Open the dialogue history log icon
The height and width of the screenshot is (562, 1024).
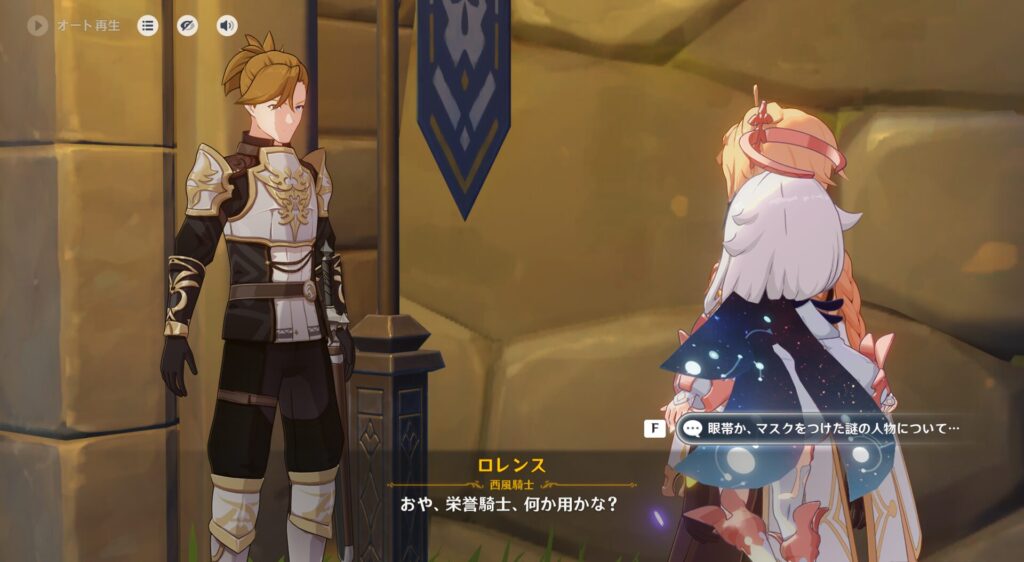click(x=148, y=26)
